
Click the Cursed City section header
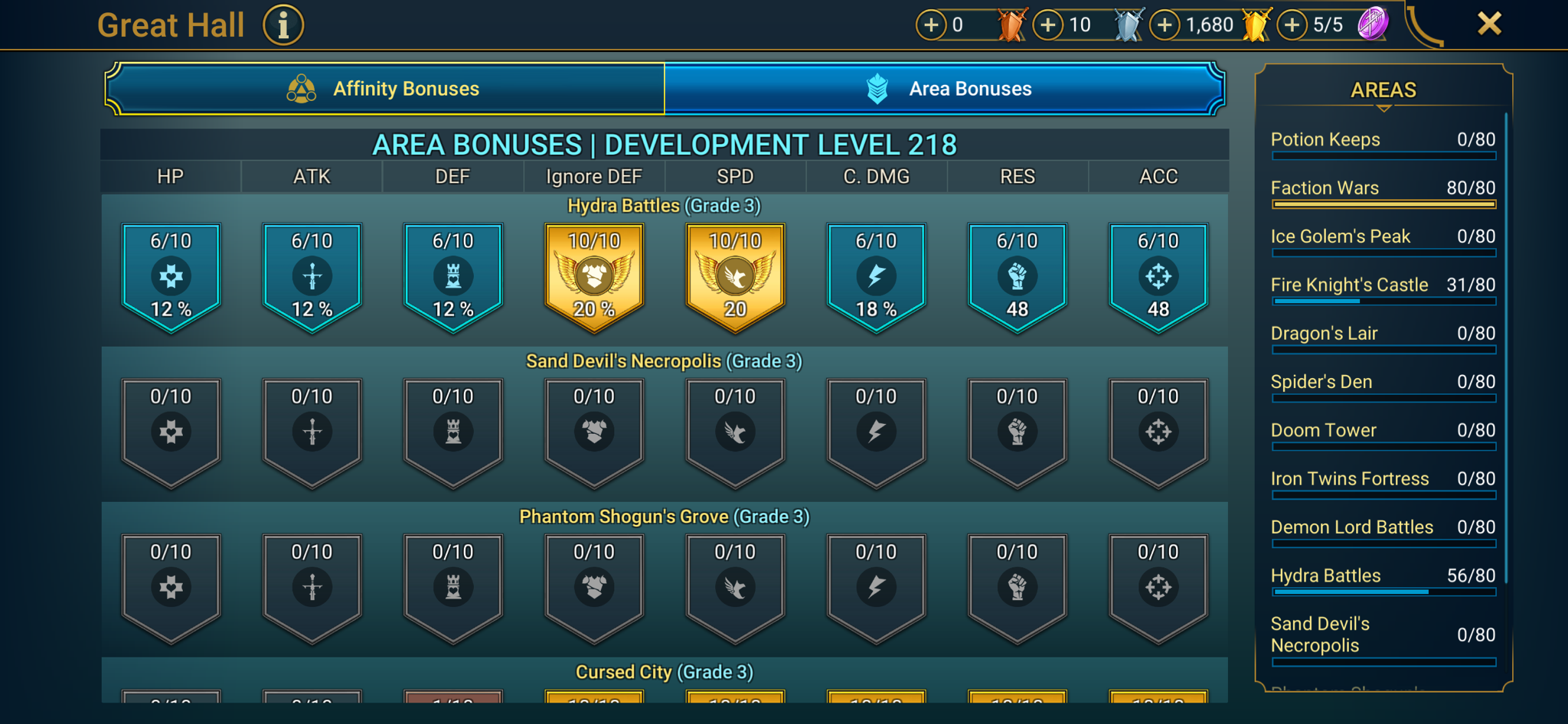coord(664,671)
